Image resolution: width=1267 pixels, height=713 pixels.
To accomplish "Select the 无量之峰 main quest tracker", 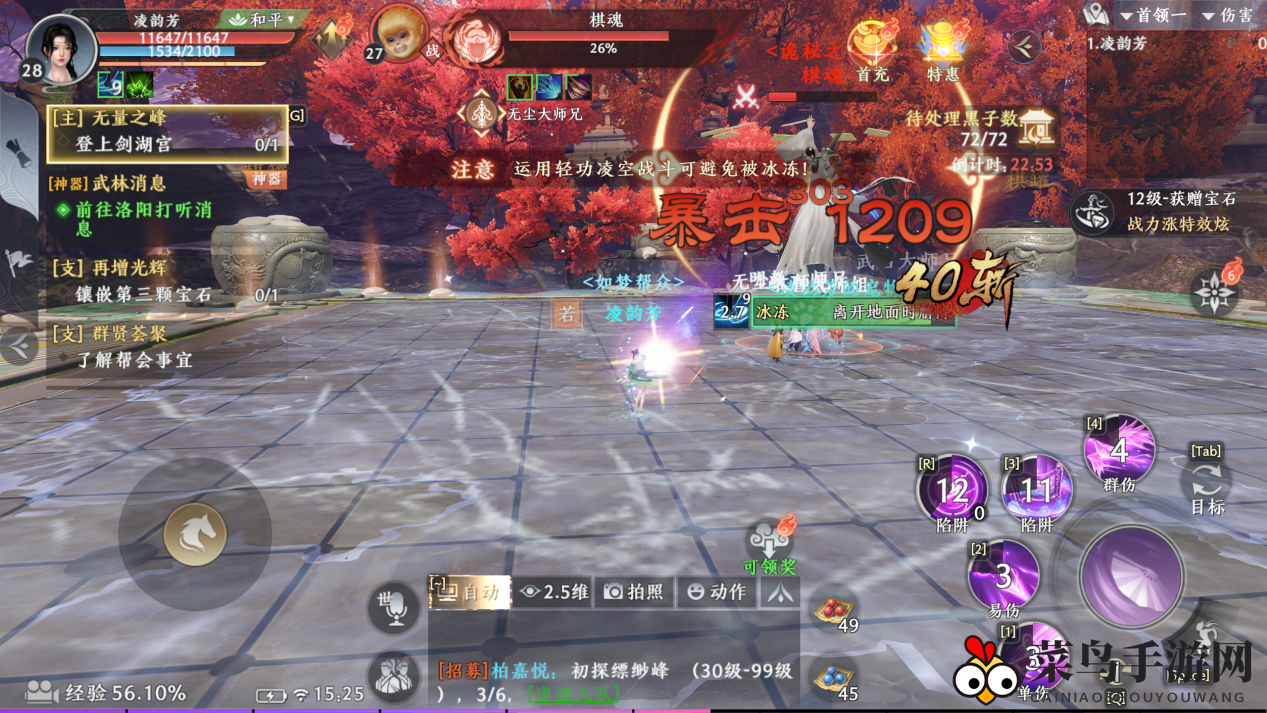I will tap(167, 132).
